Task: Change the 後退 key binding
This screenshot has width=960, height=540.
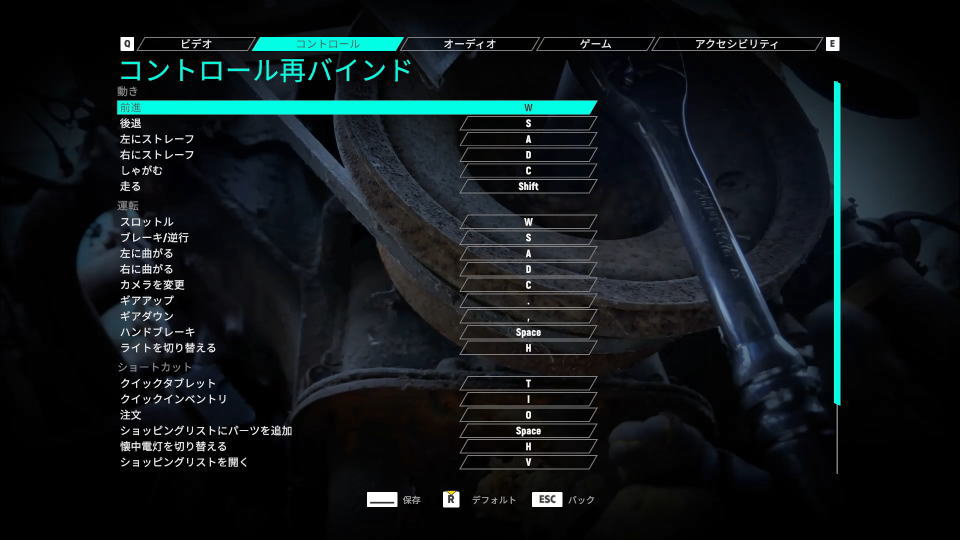Action: click(x=528, y=123)
